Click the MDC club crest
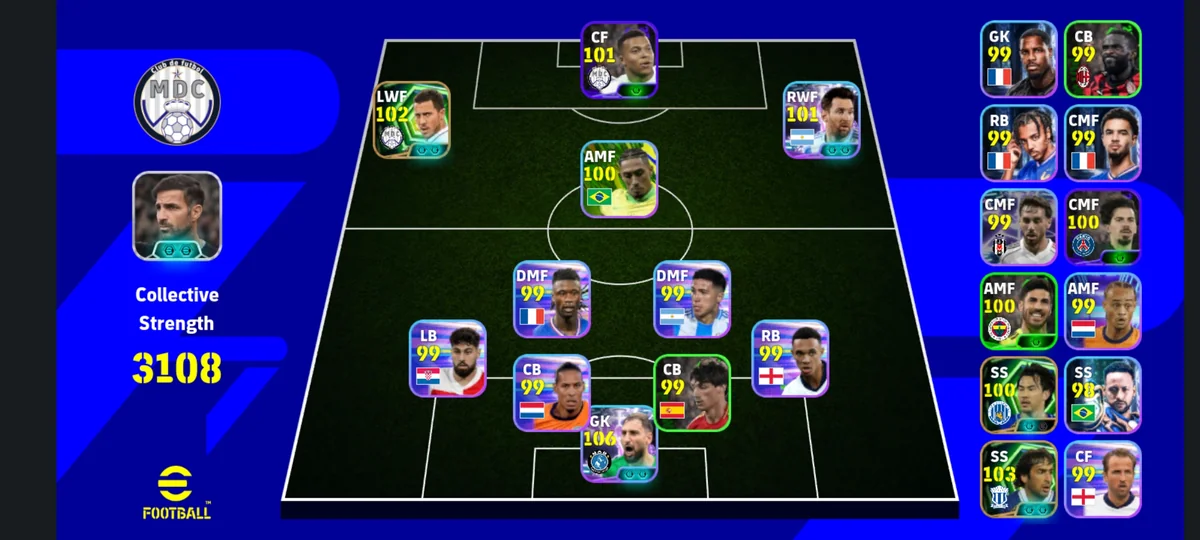Viewport: 1200px width, 540px height. point(177,102)
